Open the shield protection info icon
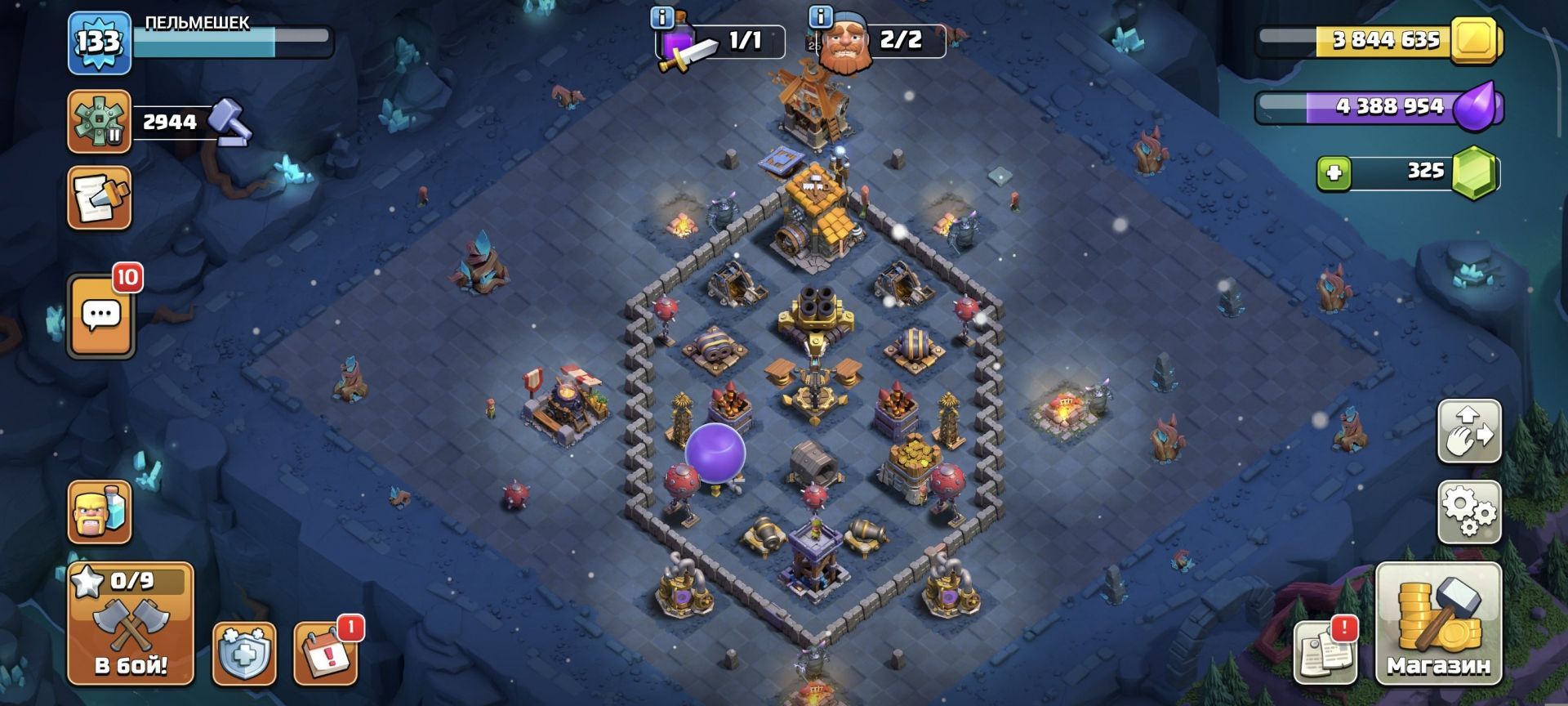The image size is (1568, 706). (243, 654)
